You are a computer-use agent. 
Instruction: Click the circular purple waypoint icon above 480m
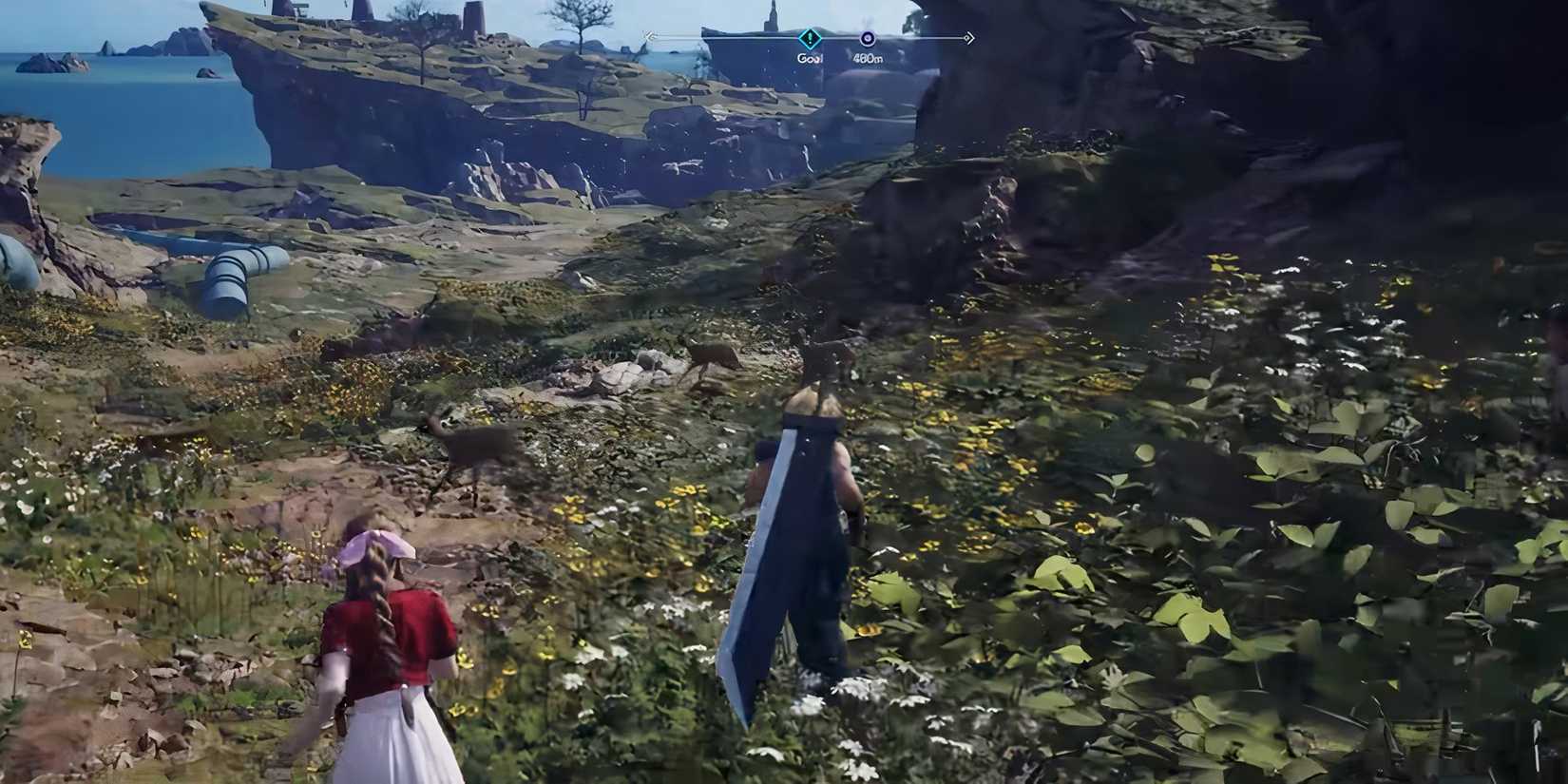(868, 37)
